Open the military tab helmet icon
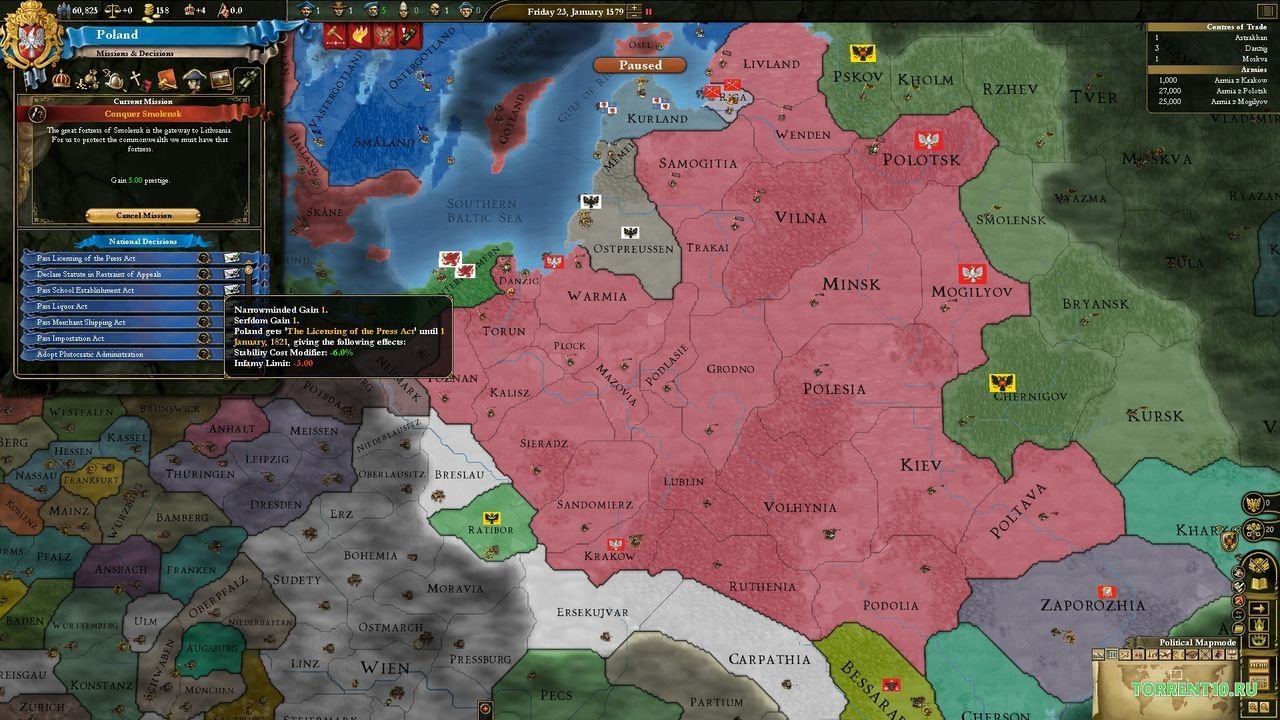 point(114,79)
